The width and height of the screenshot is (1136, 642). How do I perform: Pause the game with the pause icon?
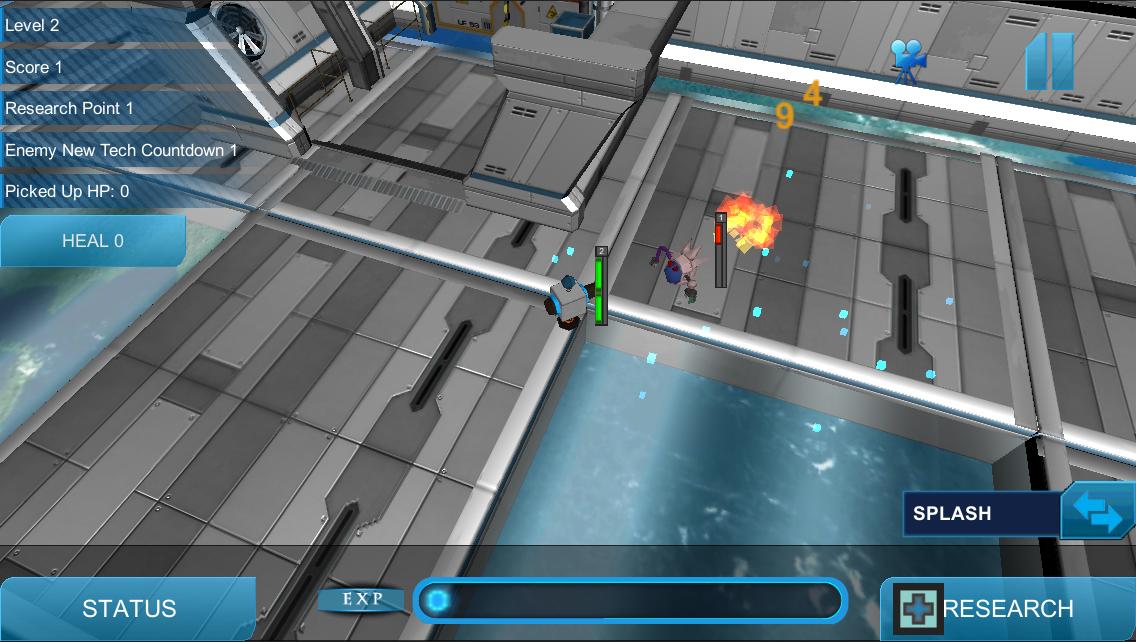[1049, 62]
